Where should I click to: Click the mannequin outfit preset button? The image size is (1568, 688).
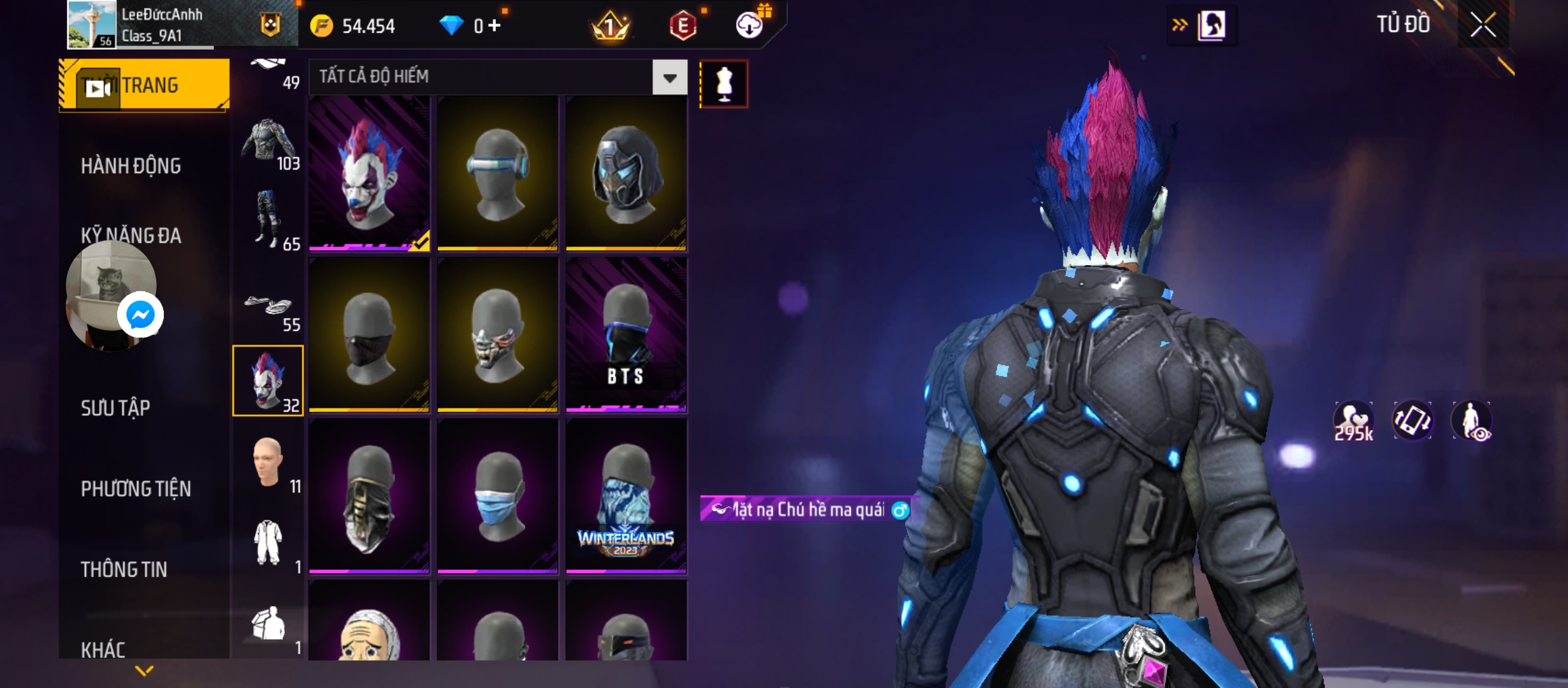point(723,84)
